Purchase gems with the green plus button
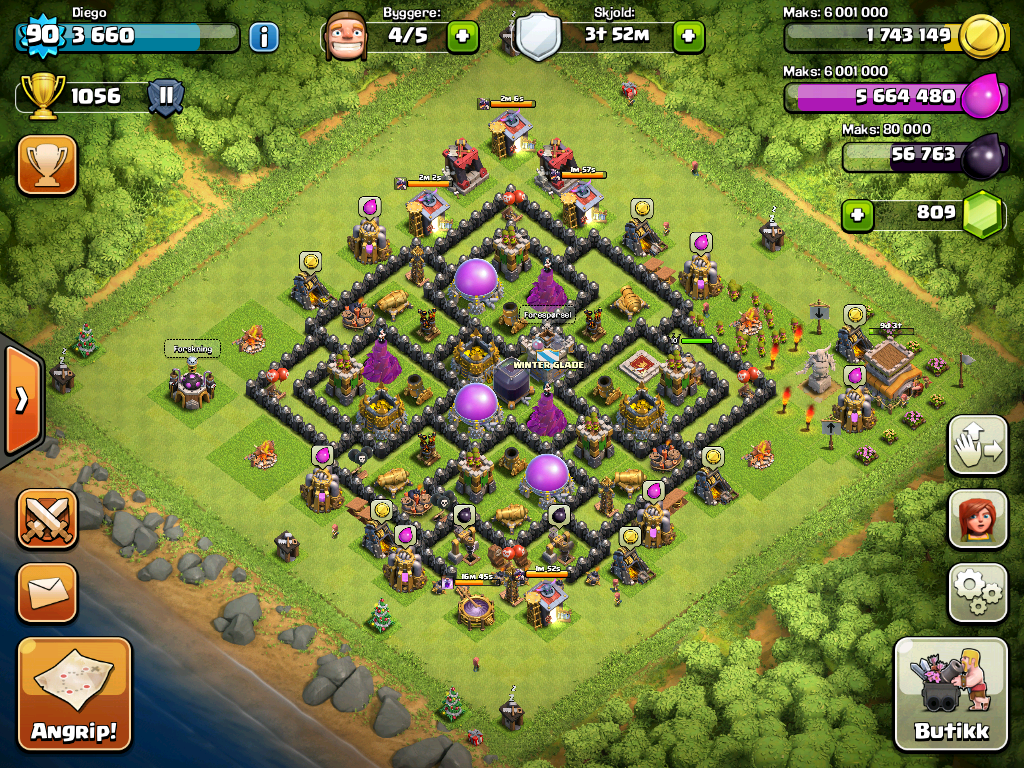1024x768 pixels. [x=855, y=214]
